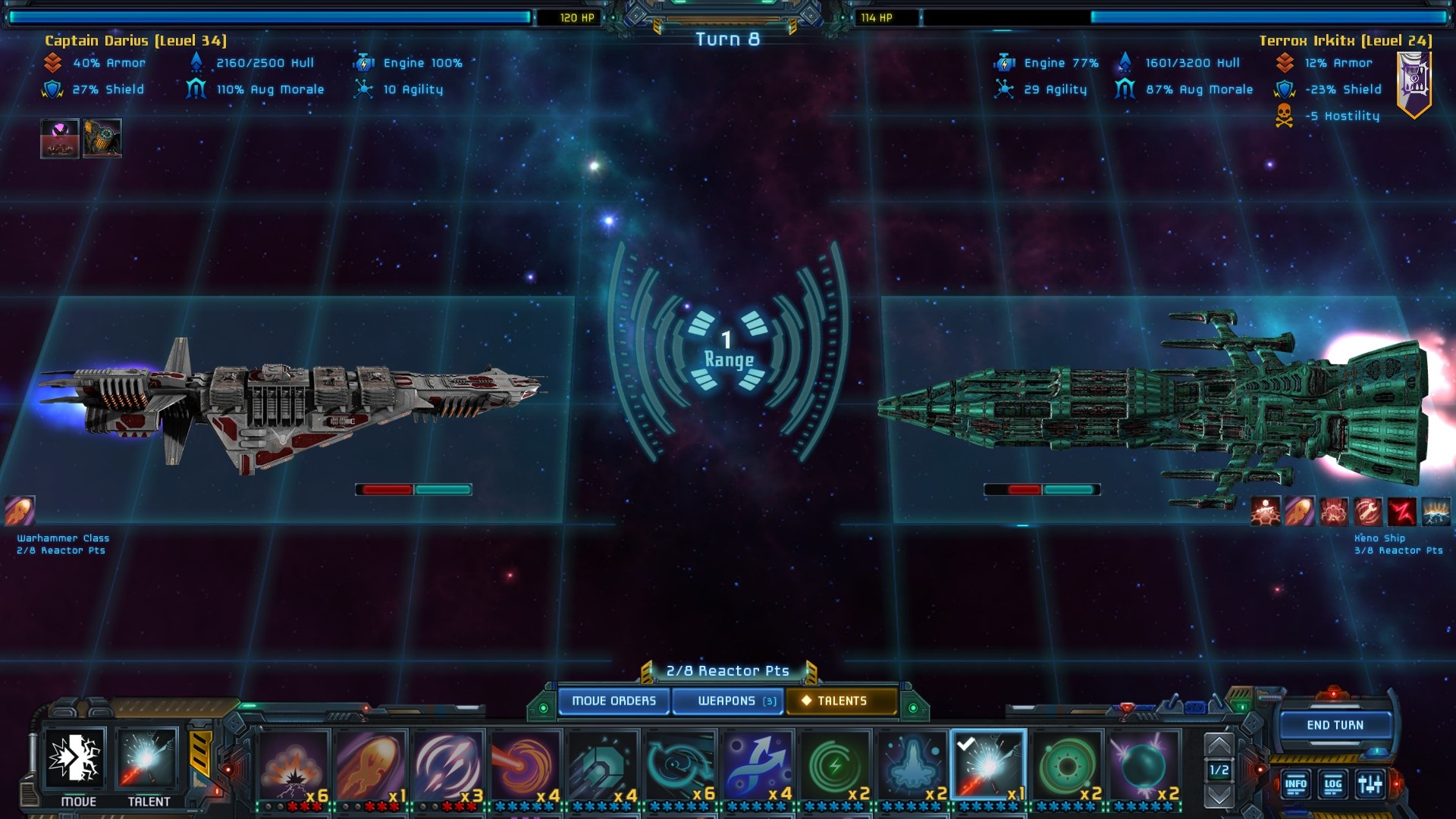
Task: Select the first crew portrait top left
Action: pyautogui.click(x=59, y=138)
